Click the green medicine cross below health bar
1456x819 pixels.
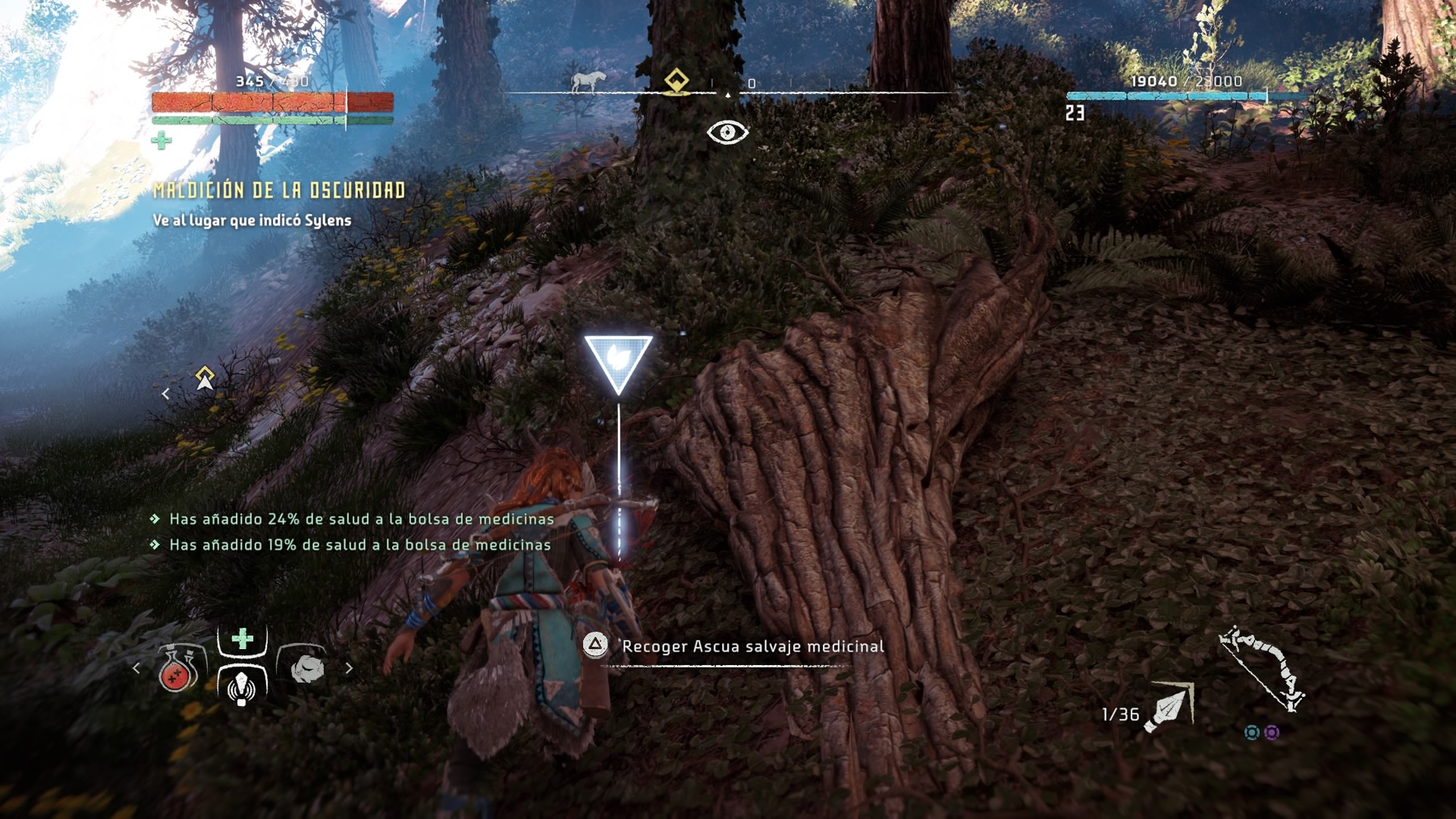click(161, 140)
